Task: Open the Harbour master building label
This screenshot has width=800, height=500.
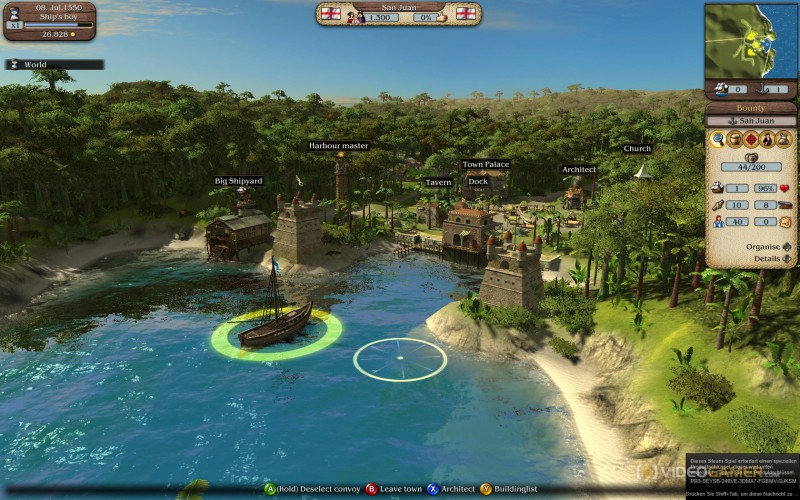Action: point(338,146)
